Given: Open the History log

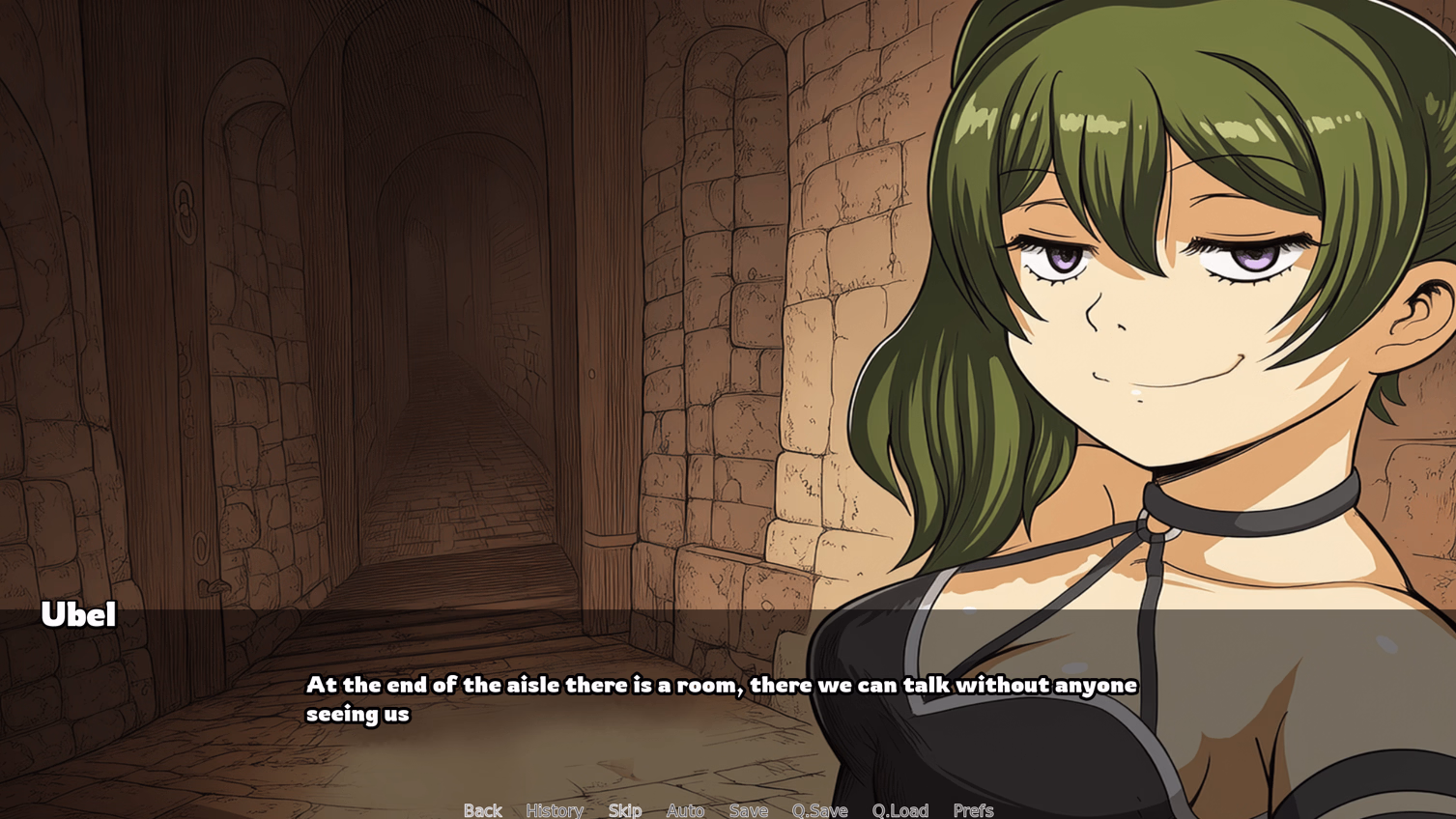Looking at the screenshot, I should point(555,810).
